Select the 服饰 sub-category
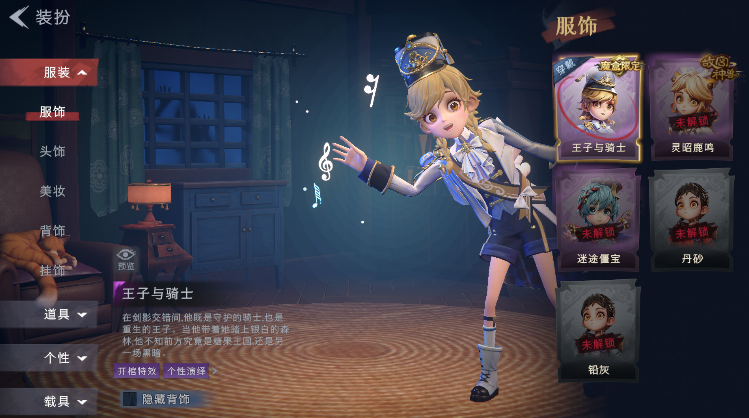749x418 pixels. (53, 112)
